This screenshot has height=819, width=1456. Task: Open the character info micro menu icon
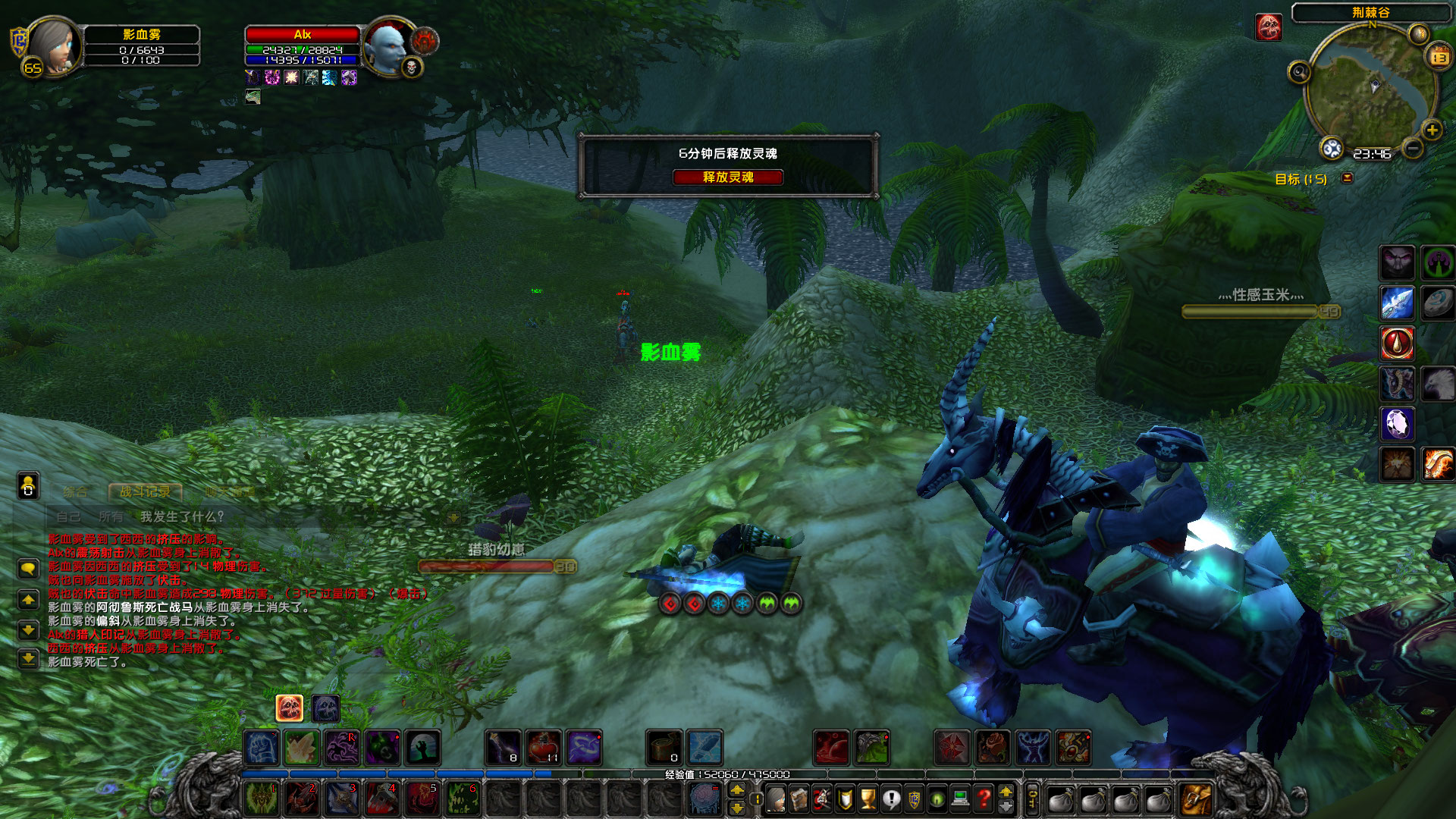pos(775,798)
